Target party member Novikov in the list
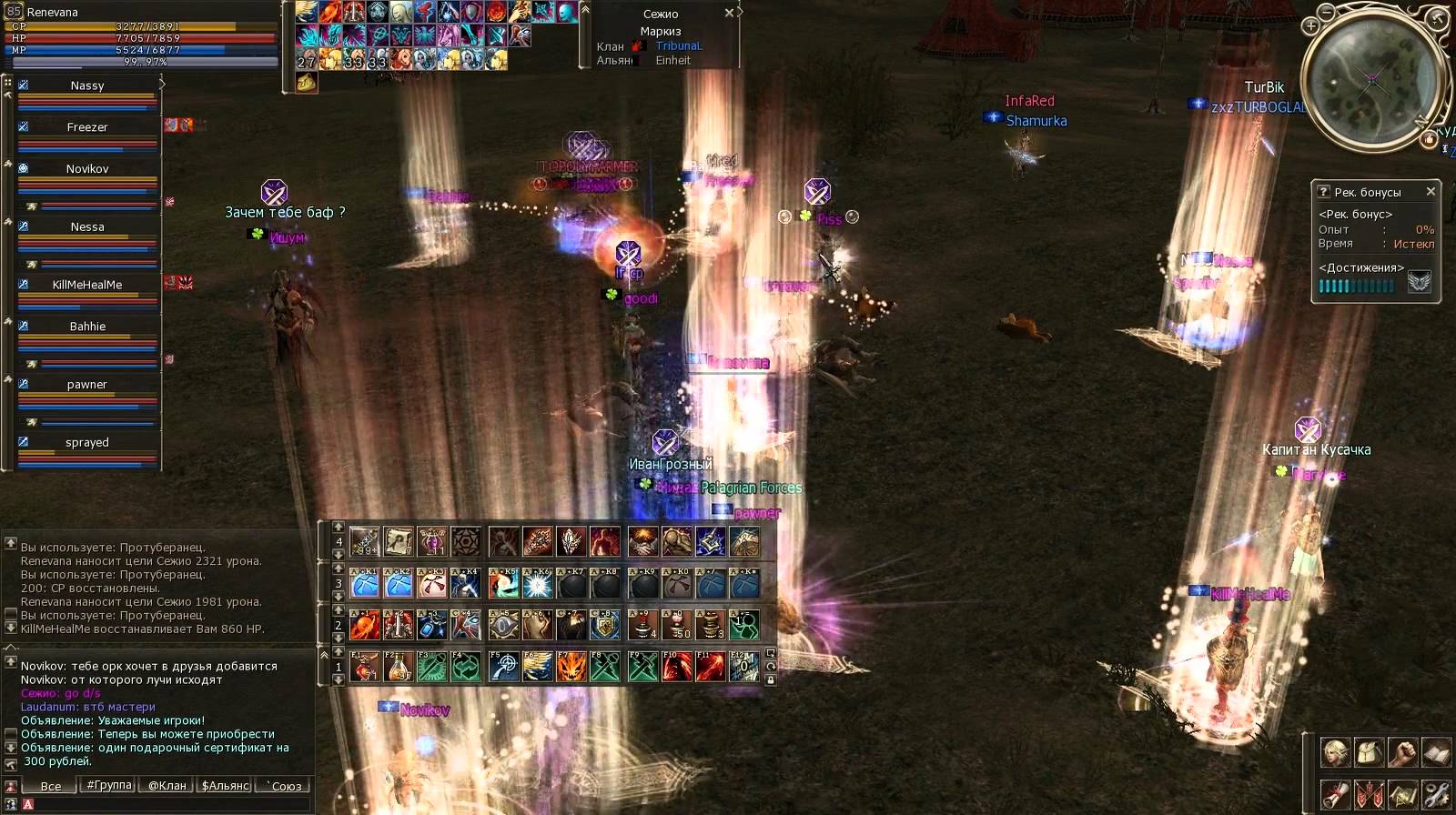The image size is (1456, 815). [87, 169]
